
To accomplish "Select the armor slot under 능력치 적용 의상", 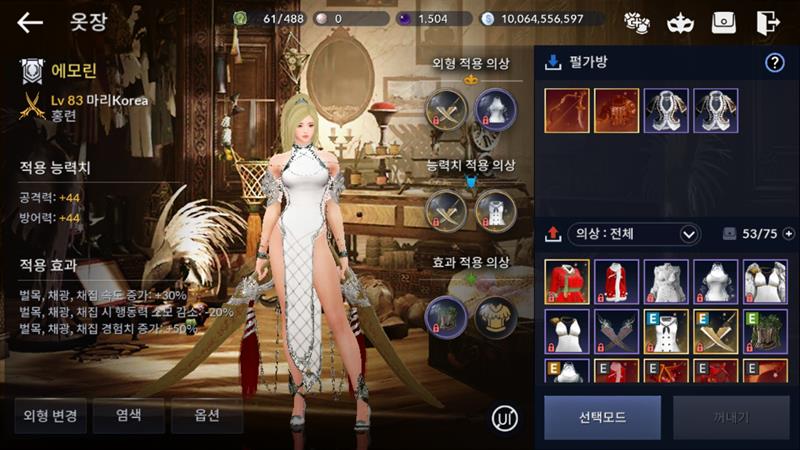I will tap(494, 211).
